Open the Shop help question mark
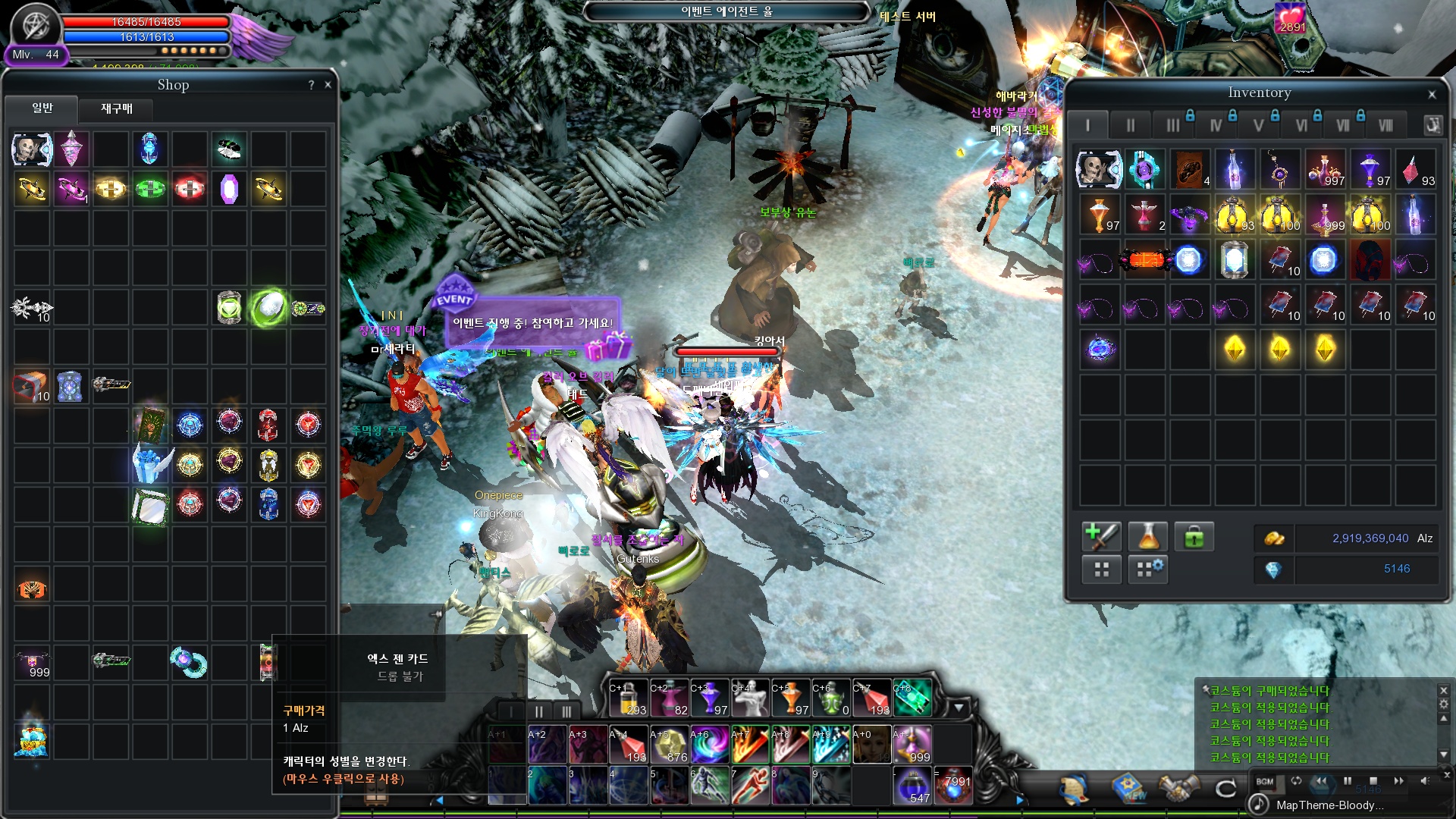This screenshot has width=1456, height=819. 311,85
